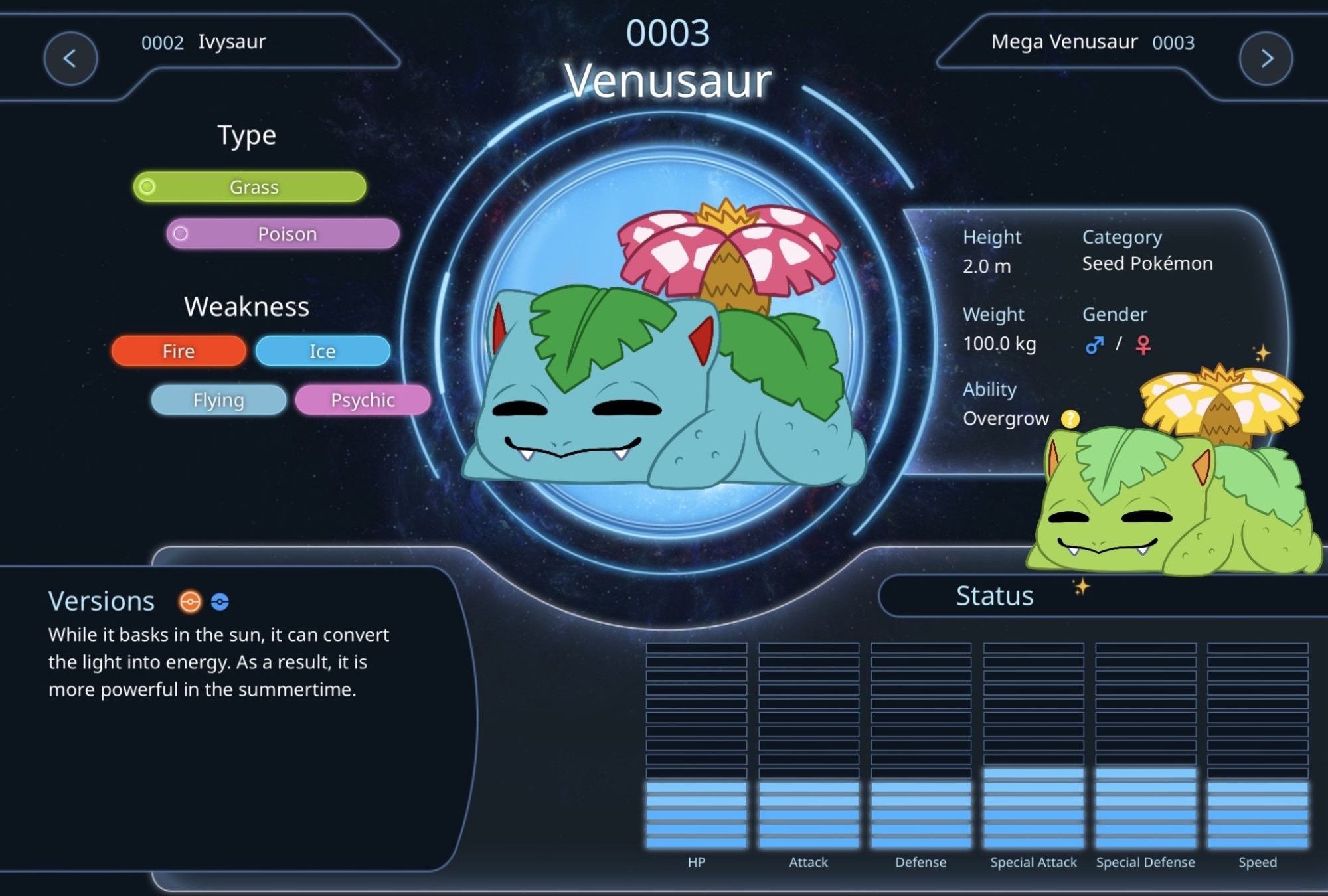The height and width of the screenshot is (896, 1328).
Task: Open the Mega Venusaur 0003 entry link
Action: [x=1092, y=42]
